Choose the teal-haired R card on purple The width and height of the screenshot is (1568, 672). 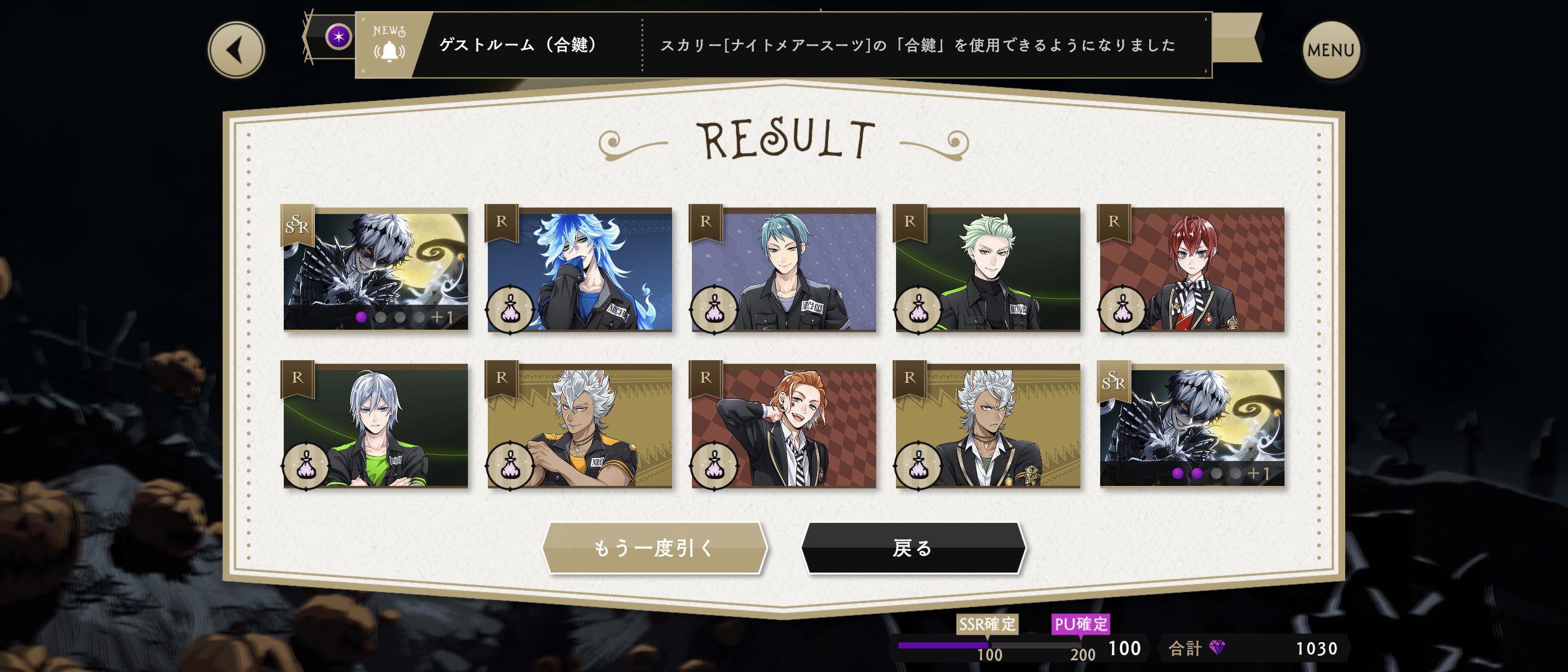783,269
